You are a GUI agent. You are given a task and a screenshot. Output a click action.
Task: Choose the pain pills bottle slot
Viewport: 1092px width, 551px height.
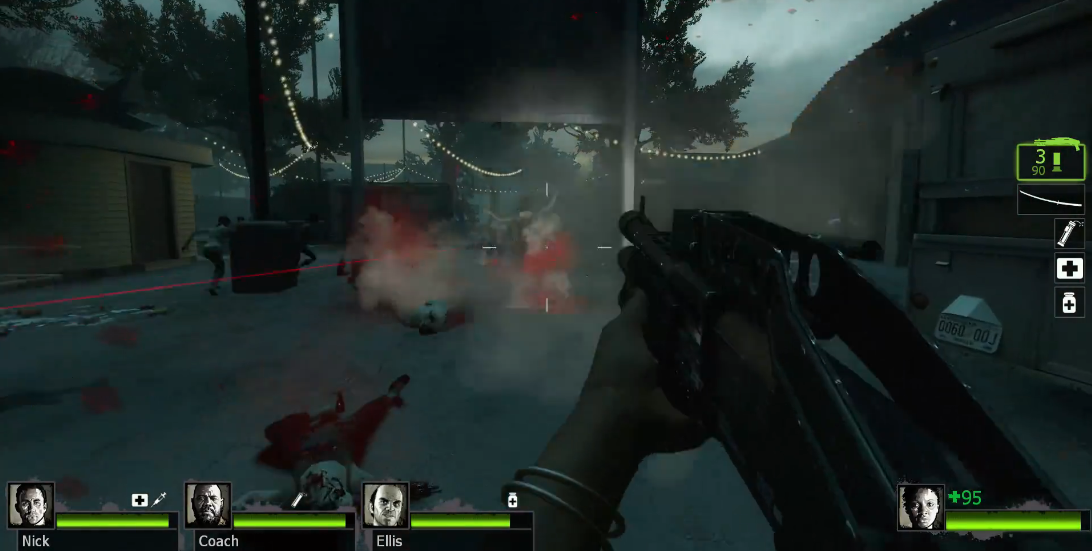coord(1069,302)
